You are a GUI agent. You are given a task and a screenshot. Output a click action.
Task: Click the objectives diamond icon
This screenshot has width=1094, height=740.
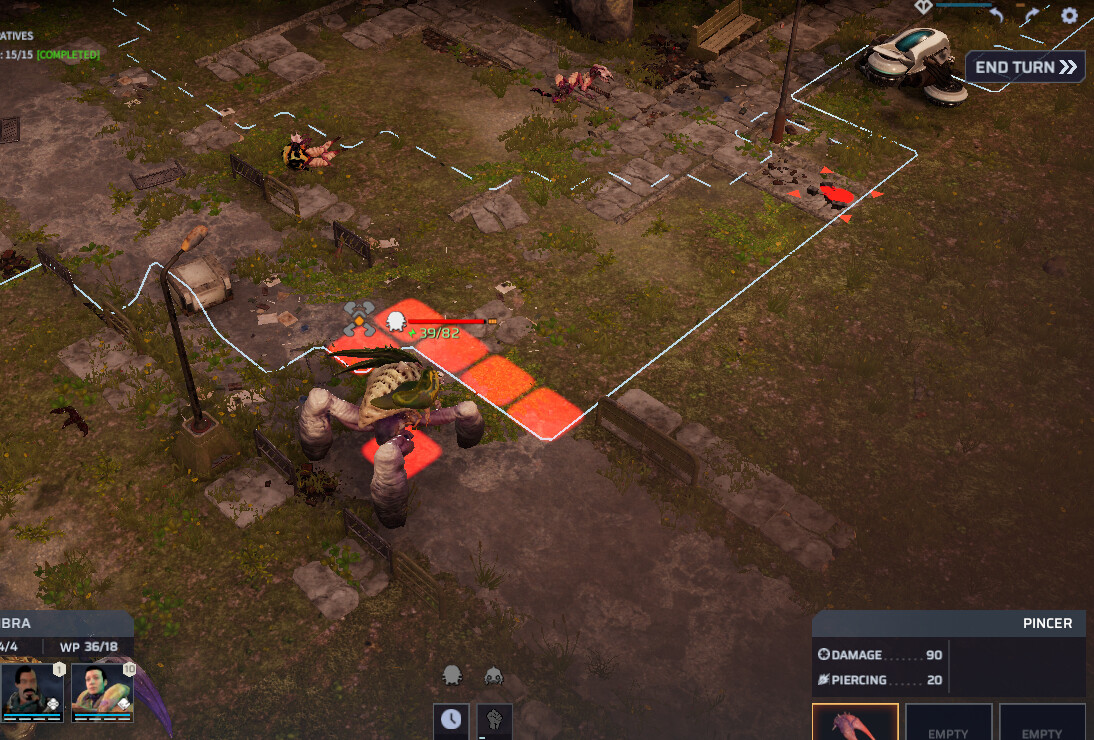point(923,6)
